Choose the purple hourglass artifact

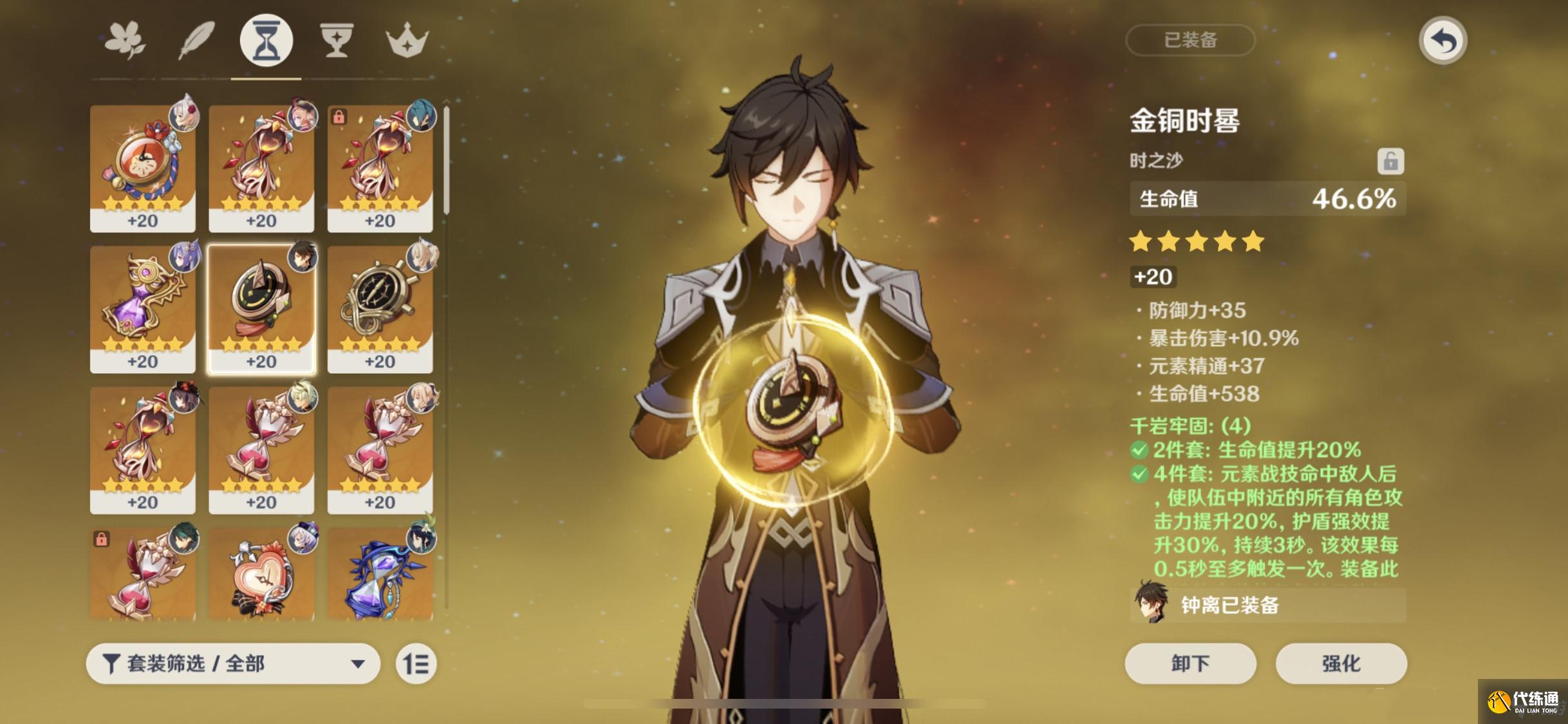click(x=143, y=308)
